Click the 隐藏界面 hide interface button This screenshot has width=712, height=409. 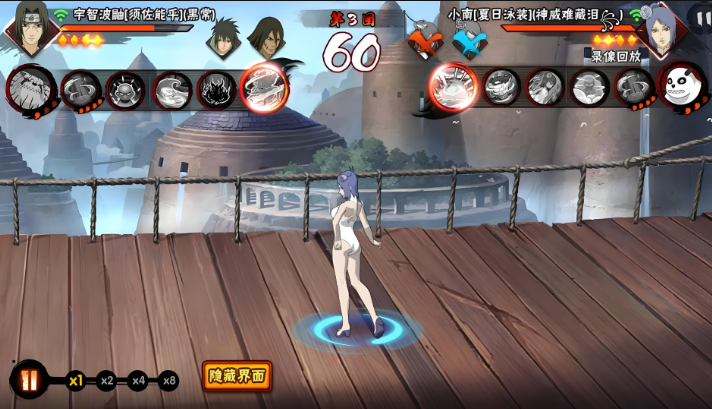[x=237, y=376]
